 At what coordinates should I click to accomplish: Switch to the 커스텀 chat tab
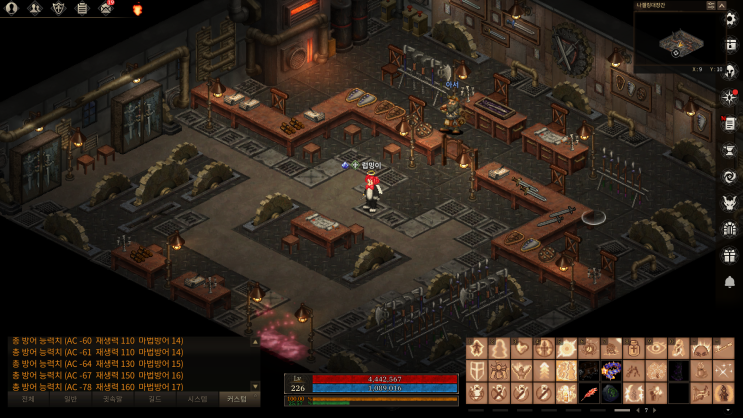pos(239,398)
